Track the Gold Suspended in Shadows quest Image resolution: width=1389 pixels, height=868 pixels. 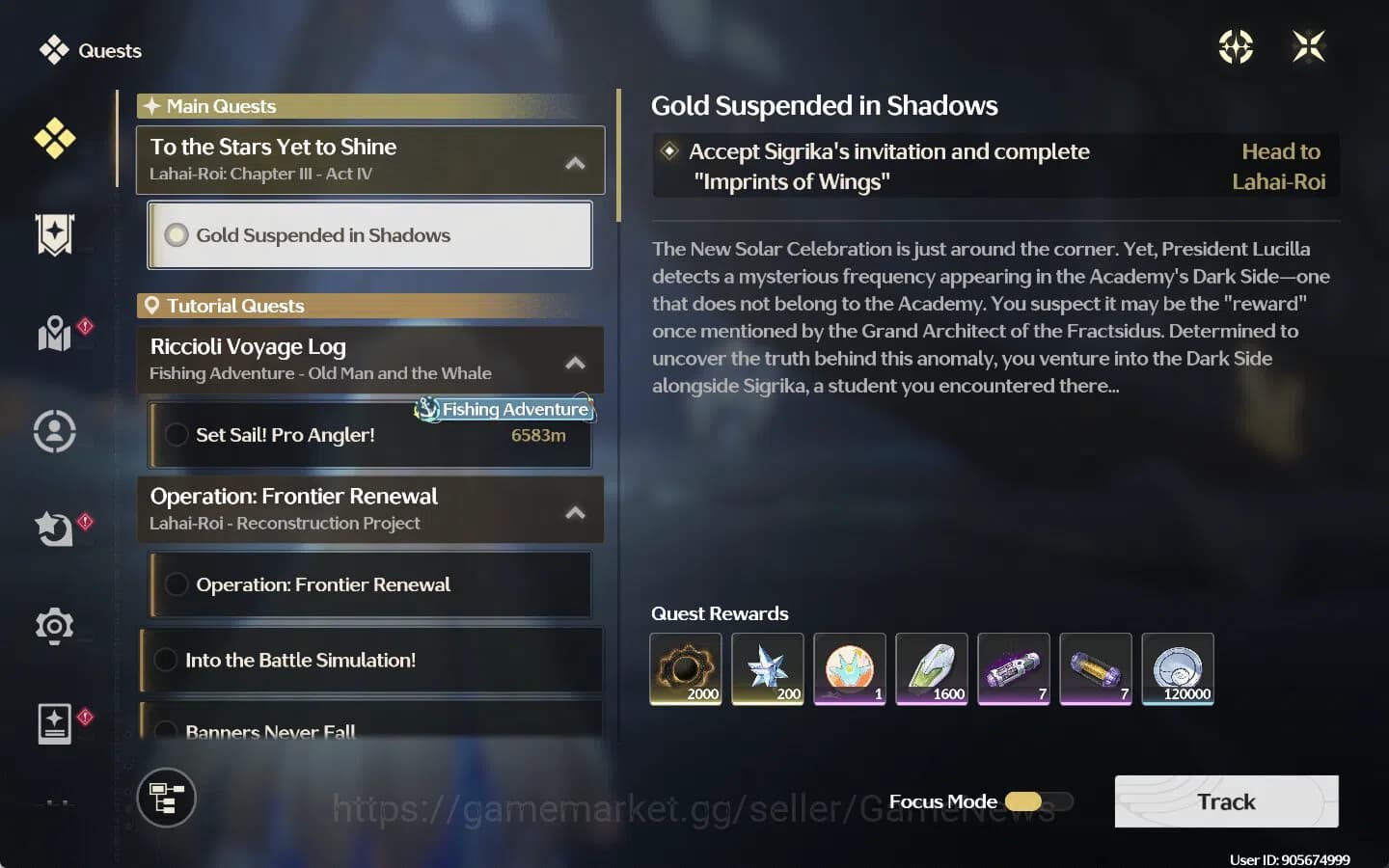point(1226,801)
